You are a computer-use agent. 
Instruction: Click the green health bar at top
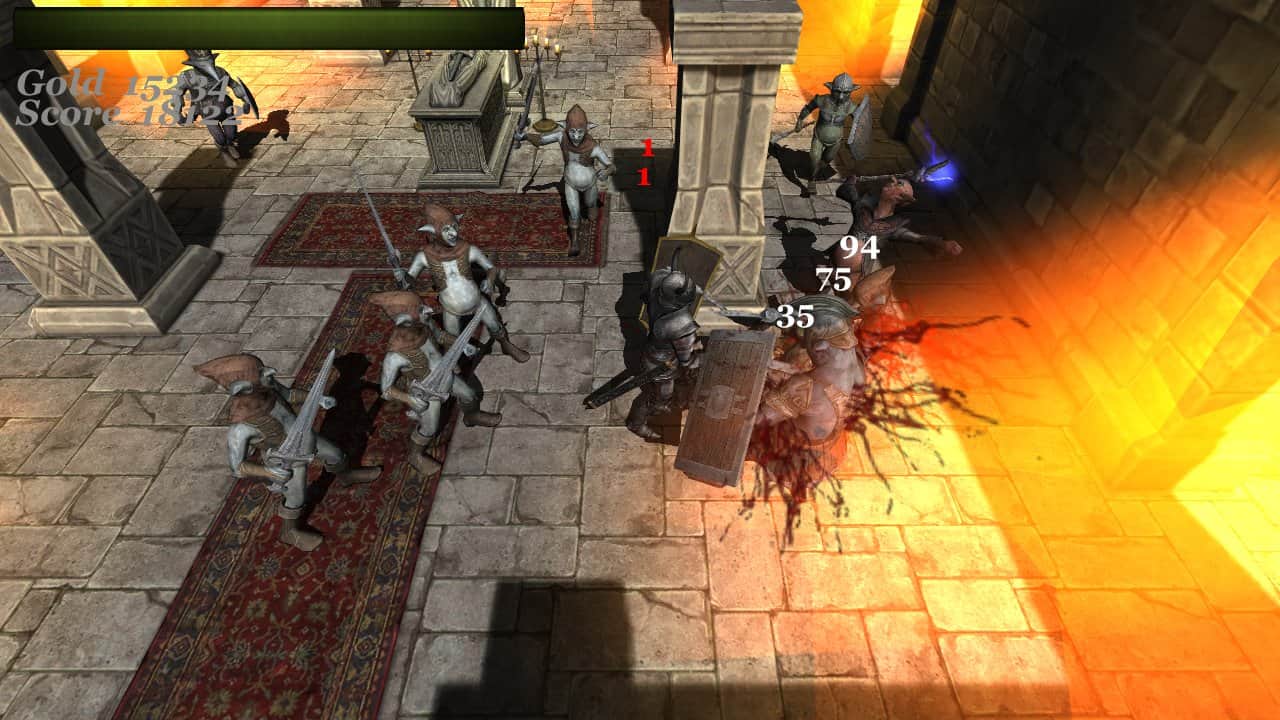tap(265, 30)
